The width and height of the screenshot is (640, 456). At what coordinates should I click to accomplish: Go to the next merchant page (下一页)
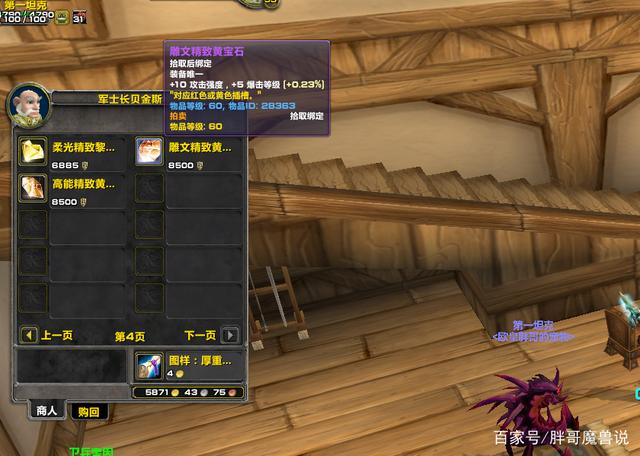click(x=230, y=335)
